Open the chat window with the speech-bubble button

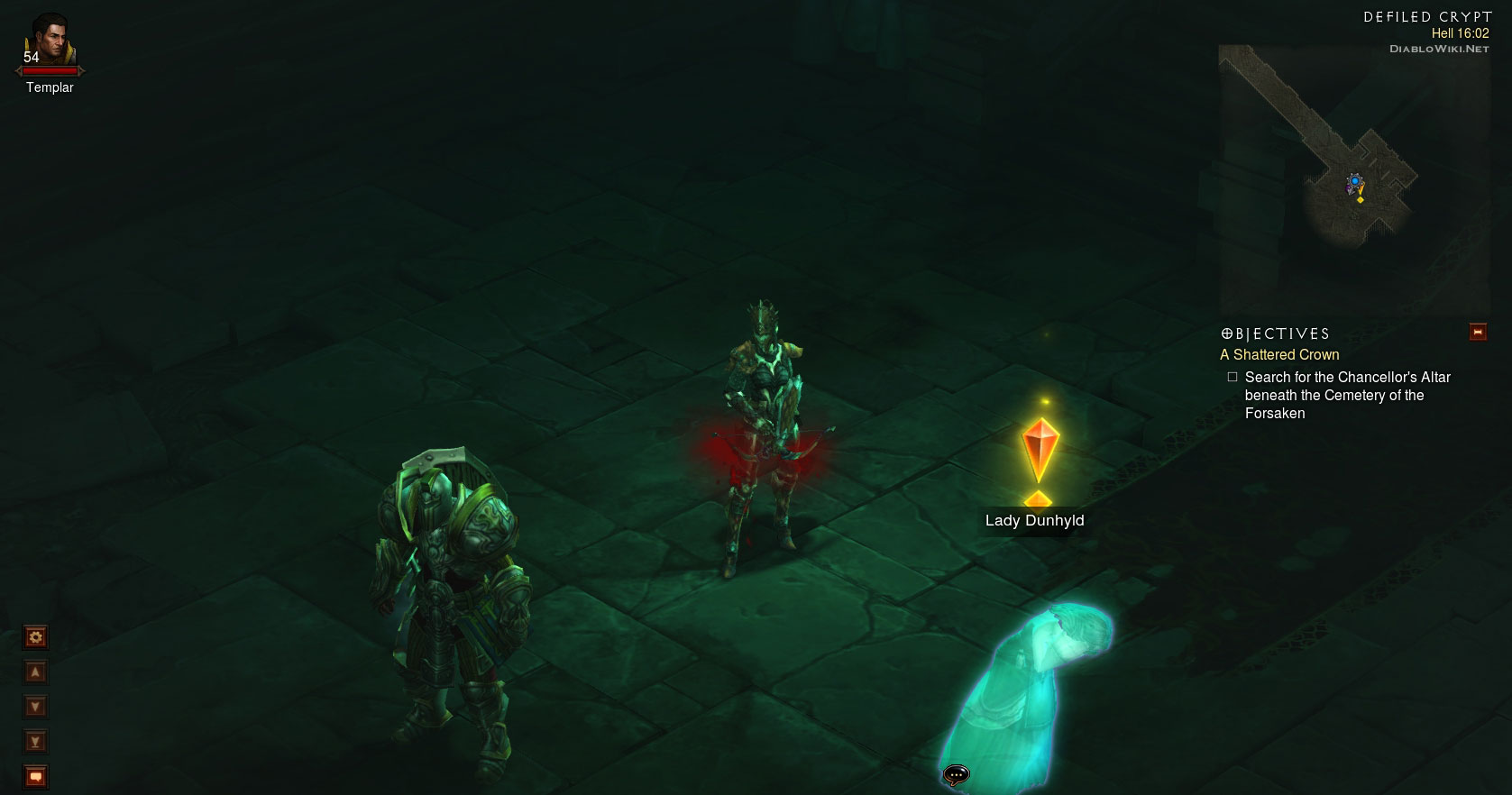[x=35, y=776]
